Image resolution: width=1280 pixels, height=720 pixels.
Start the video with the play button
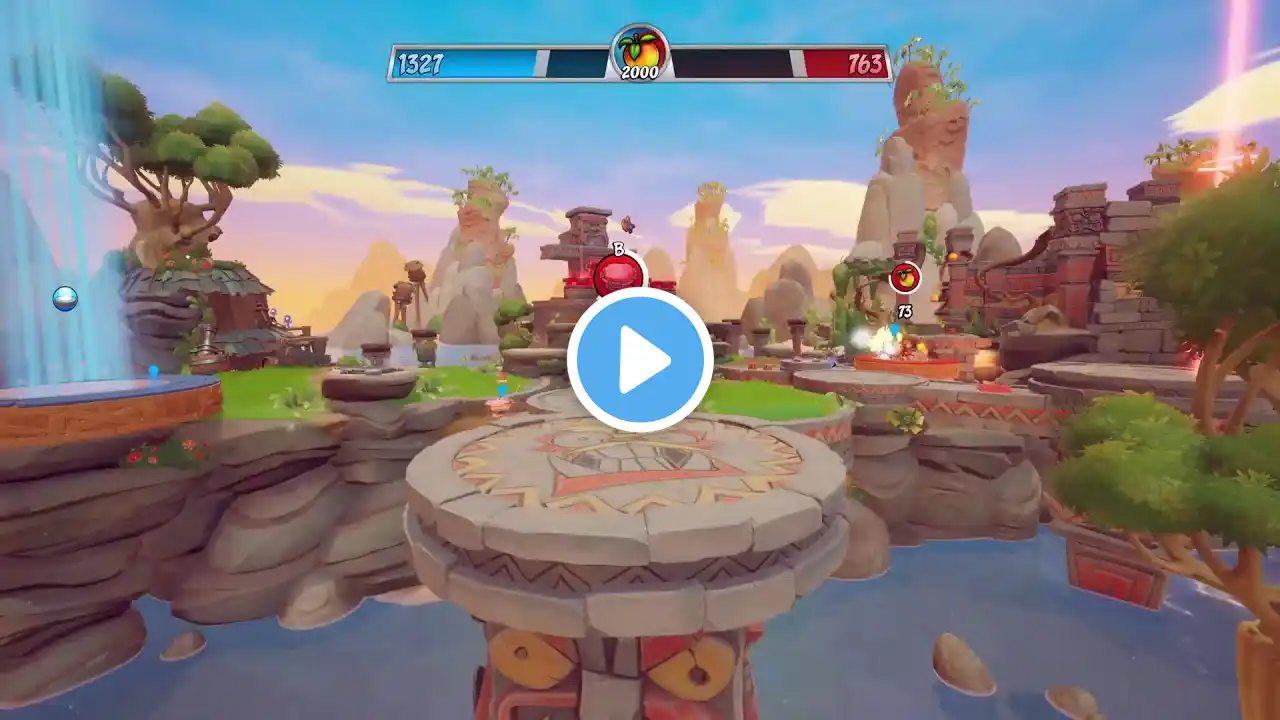pyautogui.click(x=640, y=360)
